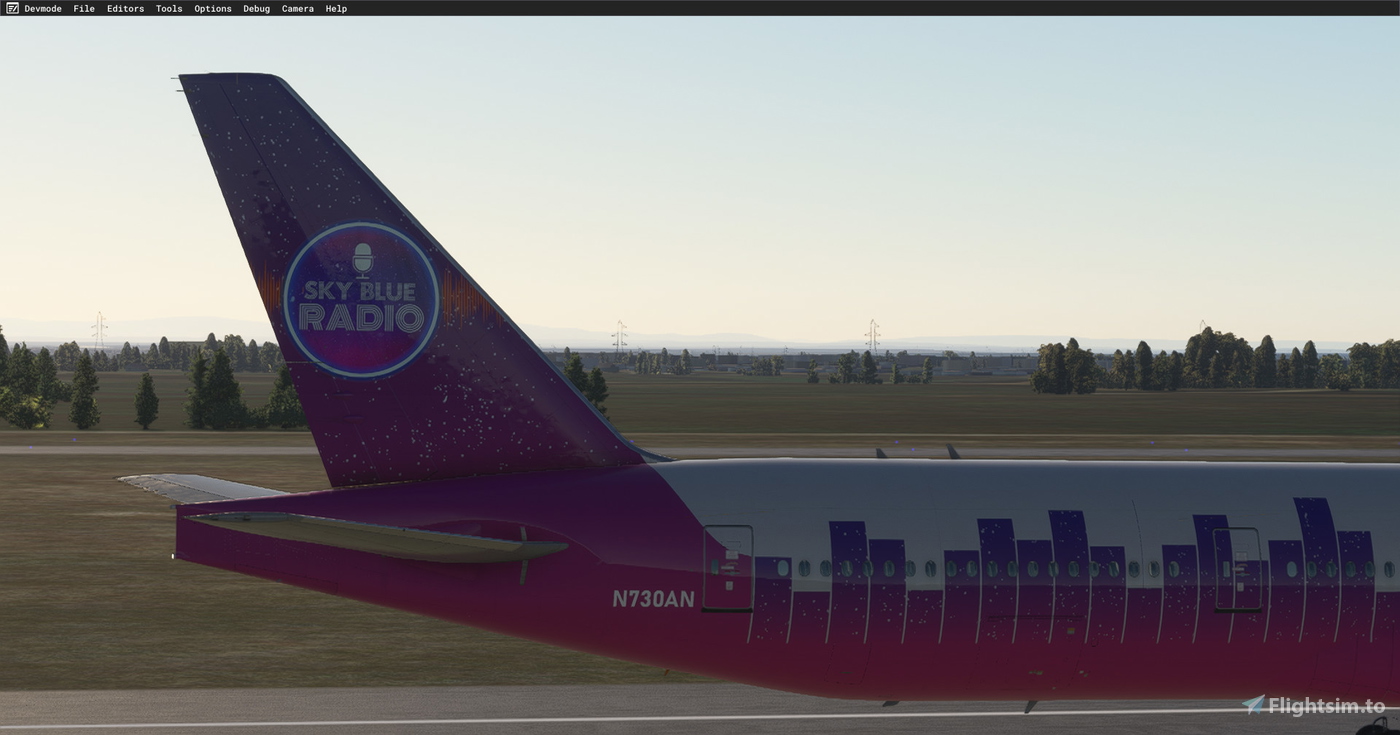Click the paper plane Flightsim.to icon

pyautogui.click(x=1256, y=703)
